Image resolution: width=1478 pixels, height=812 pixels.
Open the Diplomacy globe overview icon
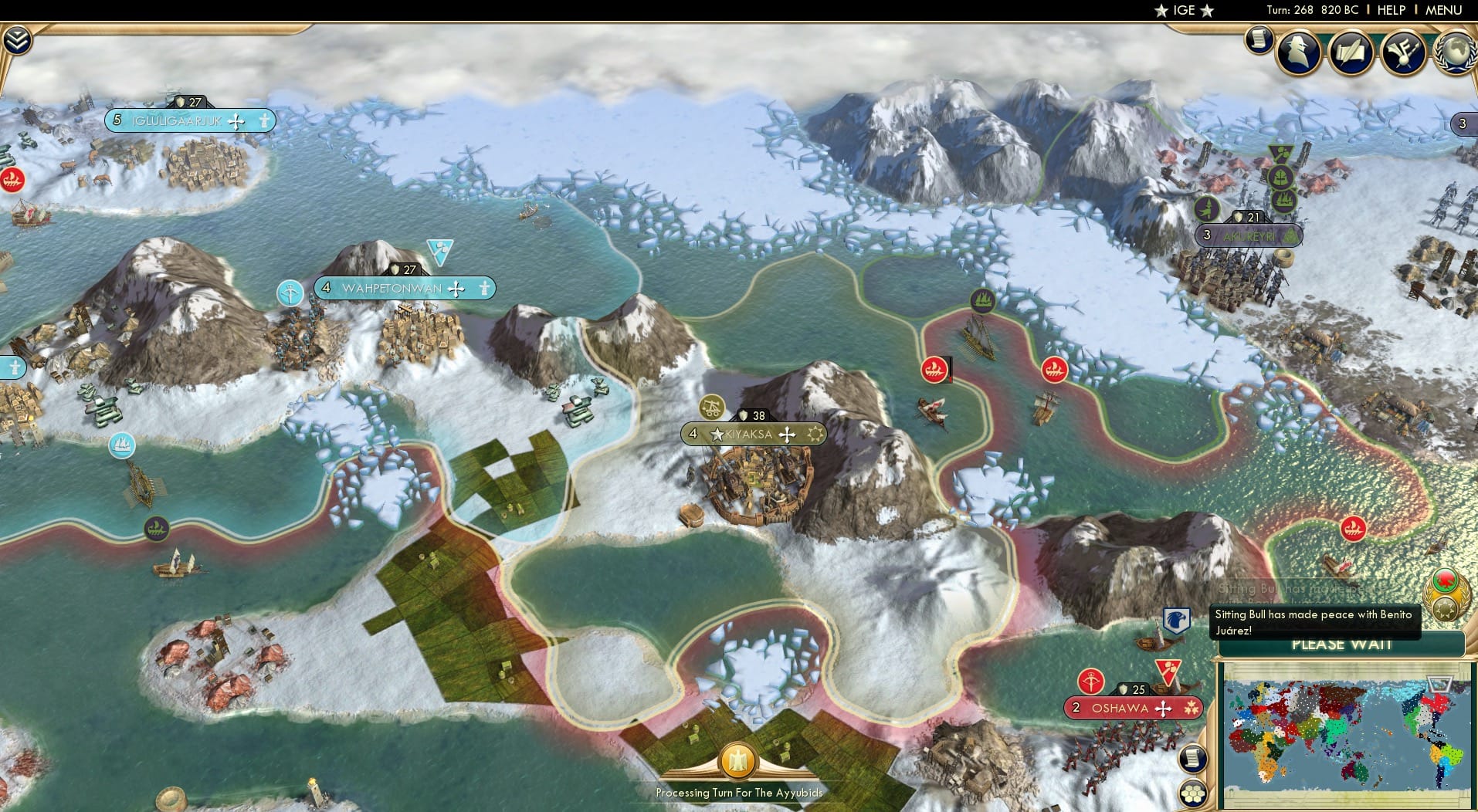click(1455, 52)
